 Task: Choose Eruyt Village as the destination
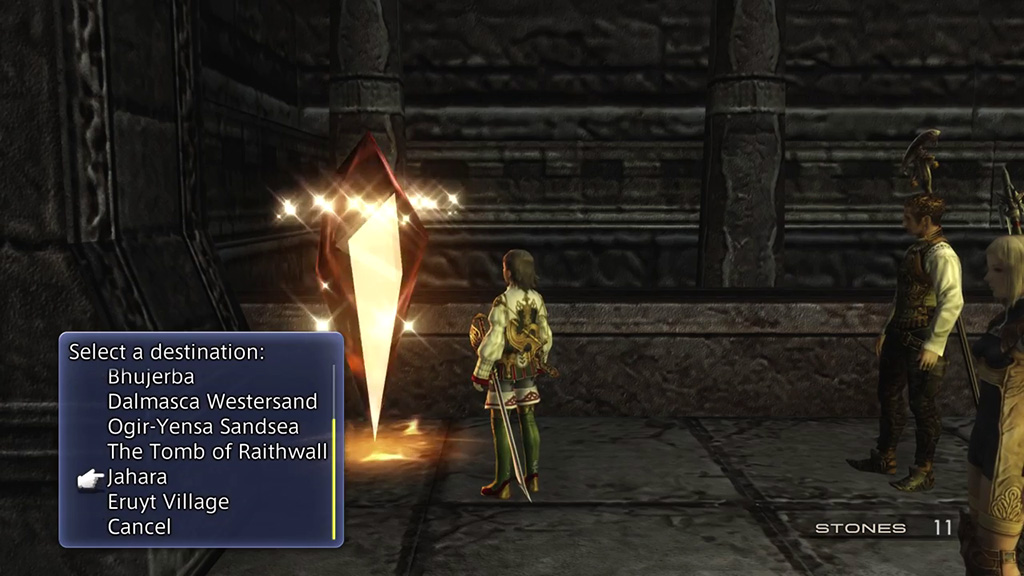(168, 502)
